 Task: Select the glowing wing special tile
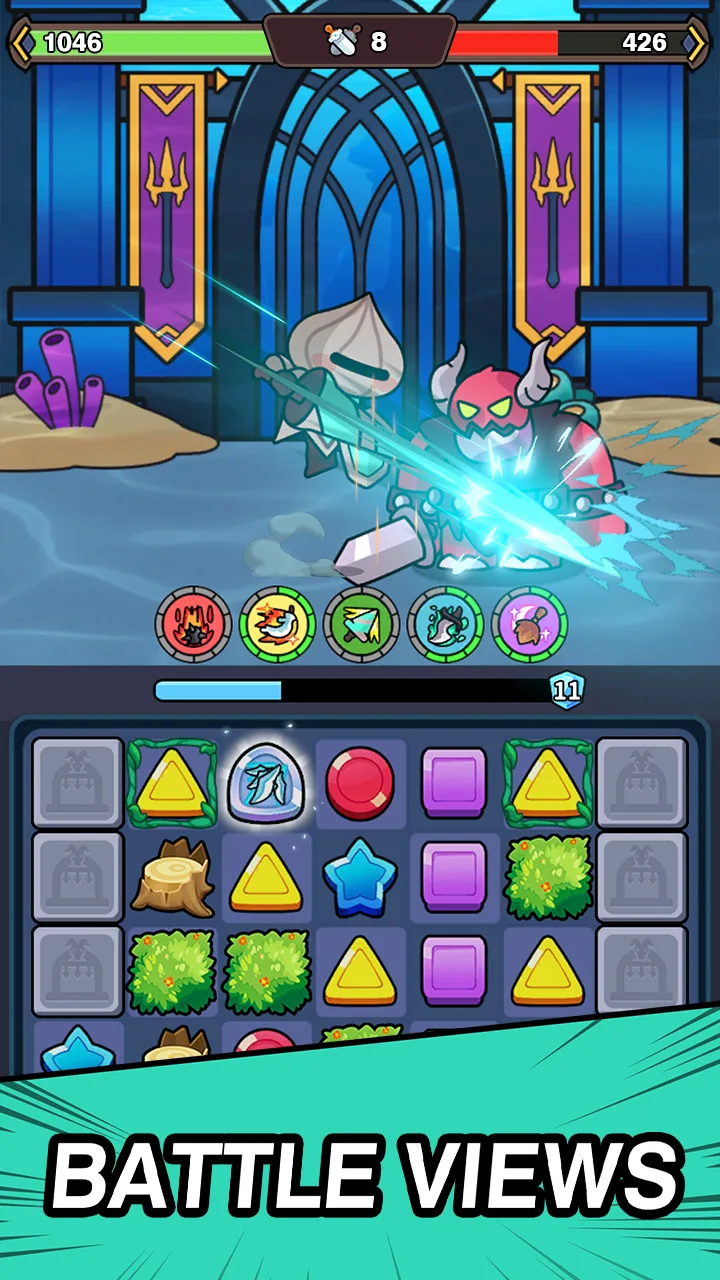[x=265, y=784]
